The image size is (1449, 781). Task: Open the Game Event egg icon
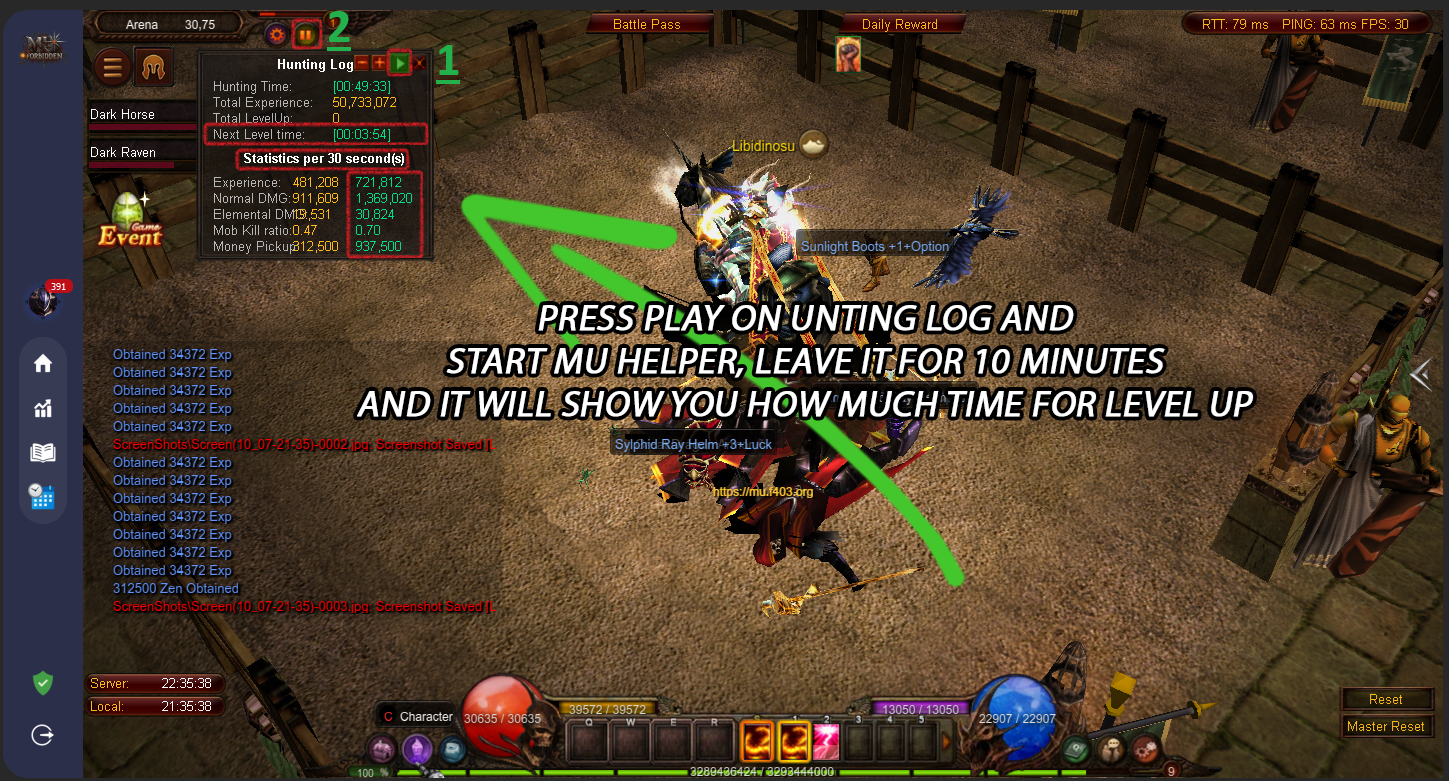pyautogui.click(x=130, y=219)
